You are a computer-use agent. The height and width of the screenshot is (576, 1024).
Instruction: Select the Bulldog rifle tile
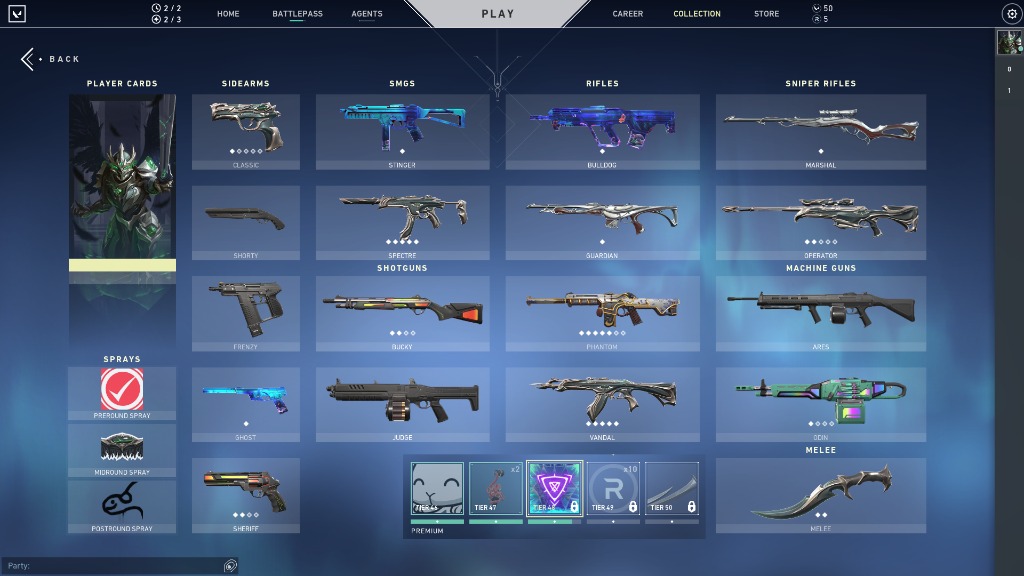[x=602, y=132]
